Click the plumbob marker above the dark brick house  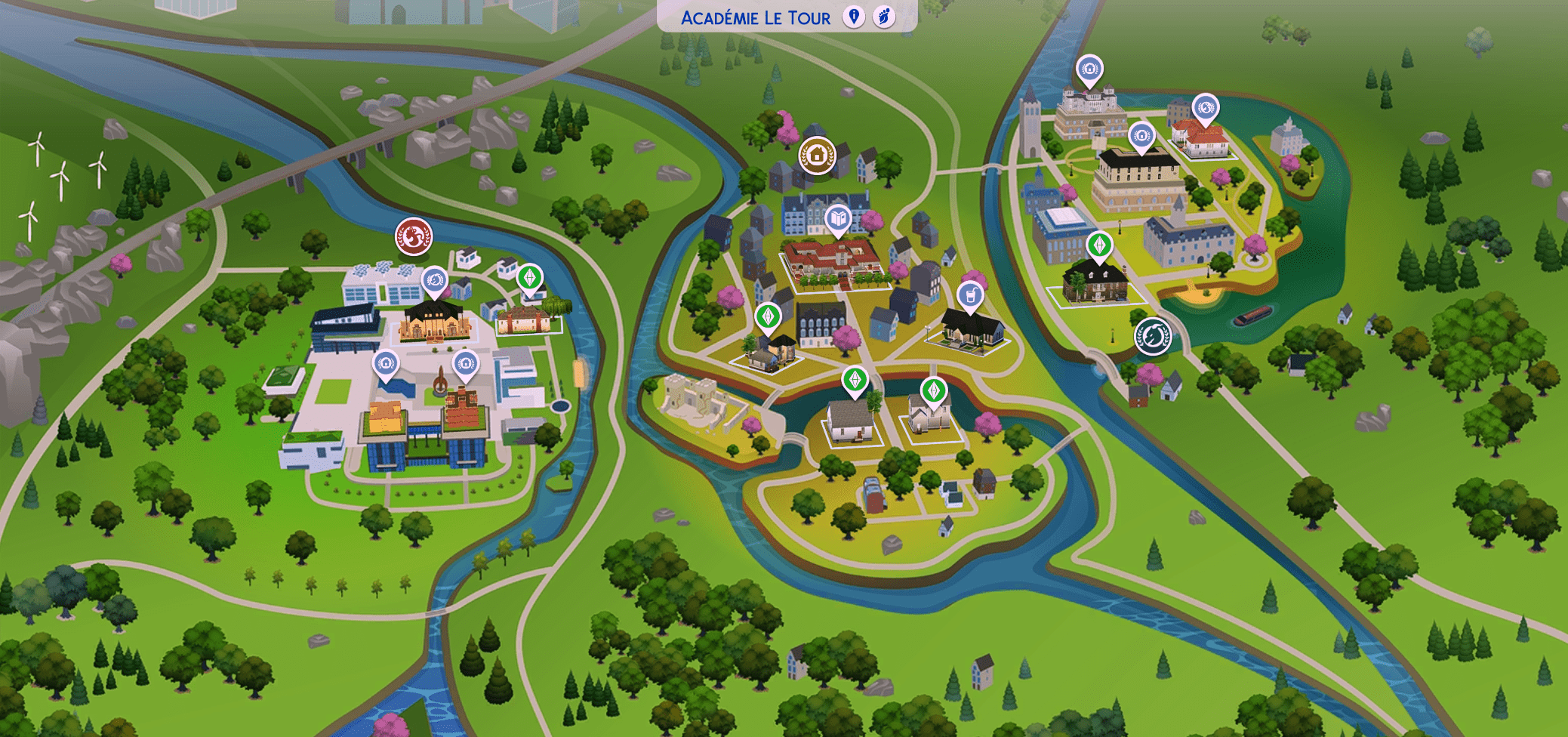tap(1099, 245)
